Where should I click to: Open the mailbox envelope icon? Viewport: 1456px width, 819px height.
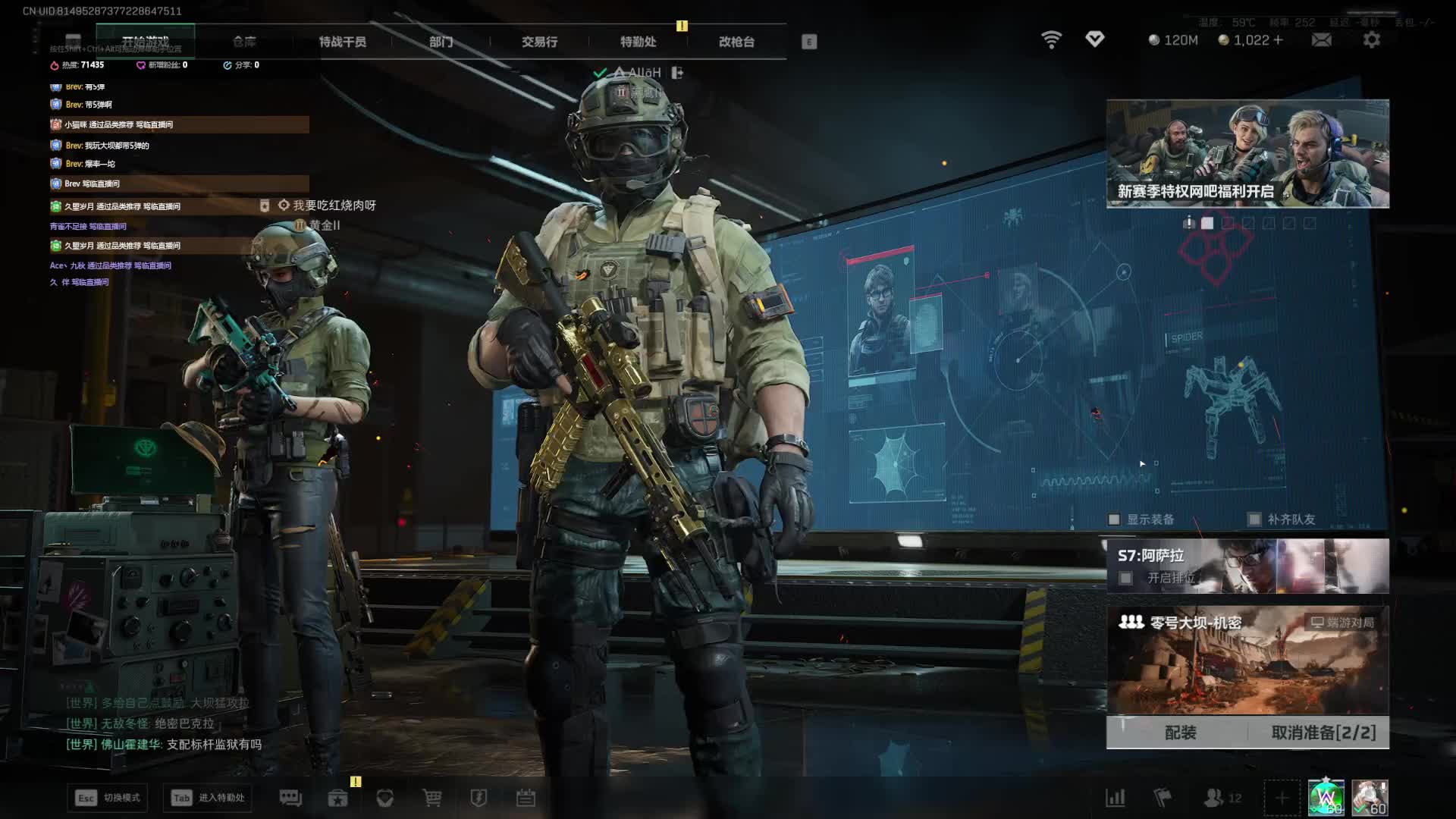click(x=1321, y=40)
